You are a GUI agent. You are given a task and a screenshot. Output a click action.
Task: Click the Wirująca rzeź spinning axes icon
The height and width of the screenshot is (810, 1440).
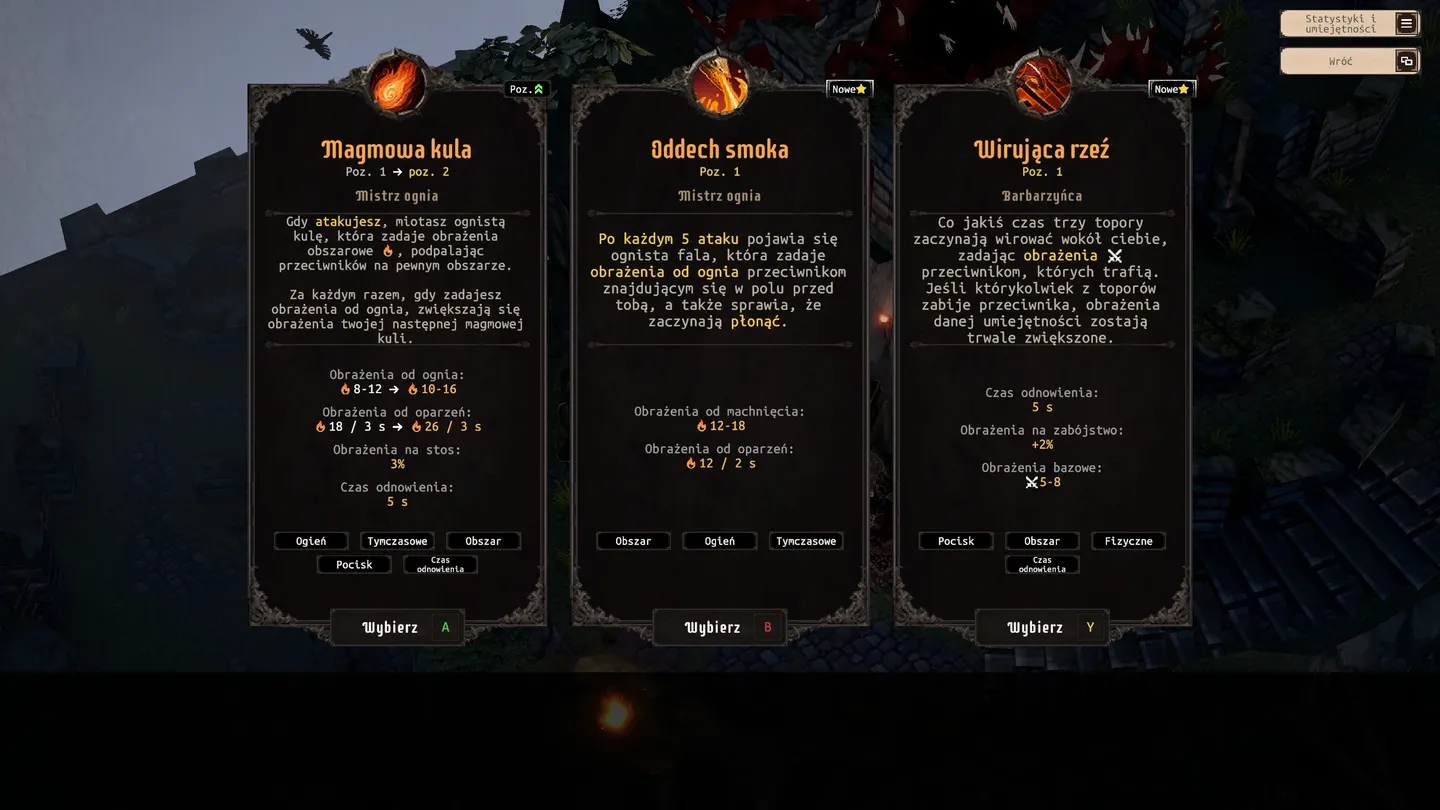coord(1042,86)
